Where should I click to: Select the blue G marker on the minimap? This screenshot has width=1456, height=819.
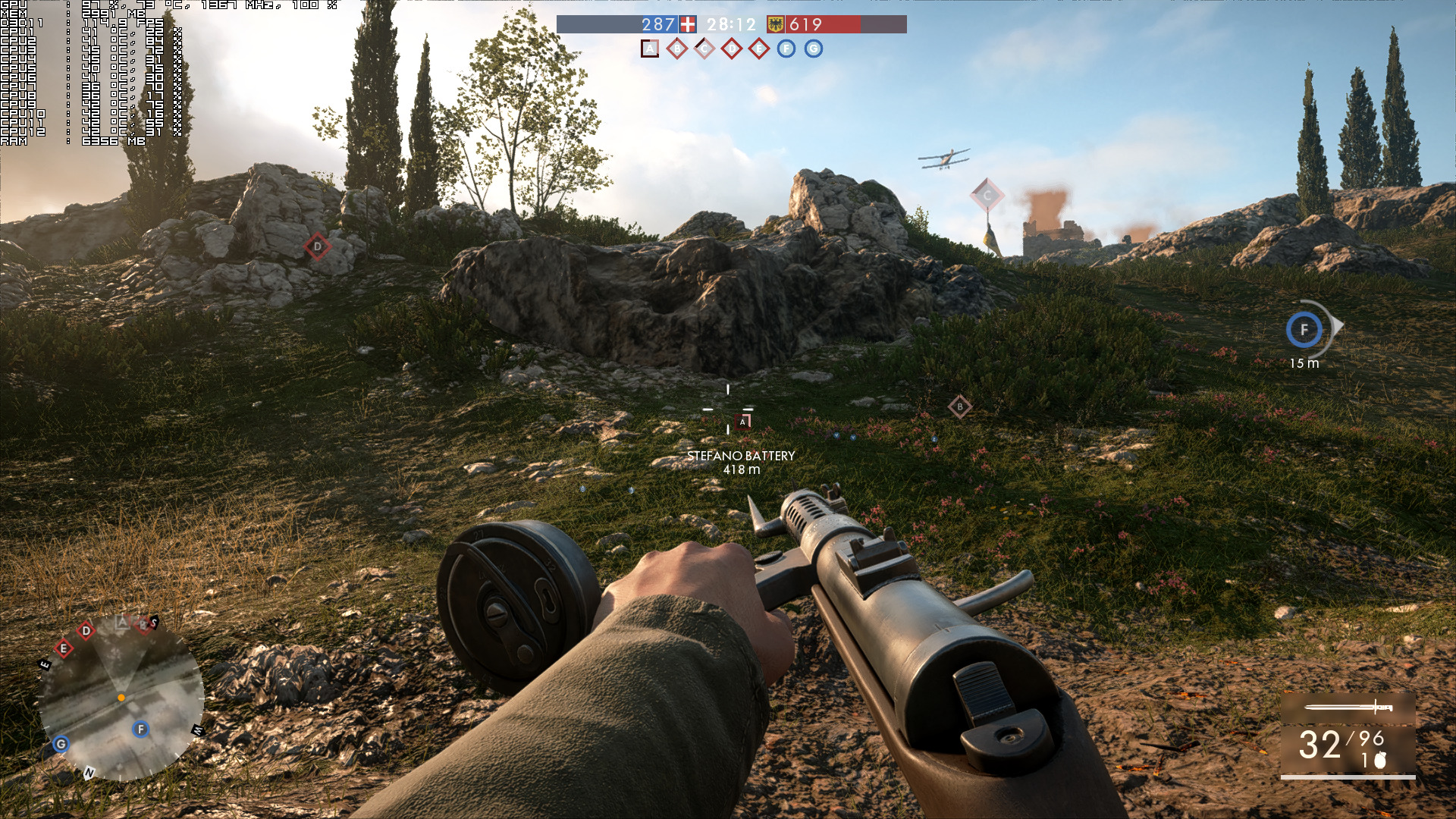61,745
